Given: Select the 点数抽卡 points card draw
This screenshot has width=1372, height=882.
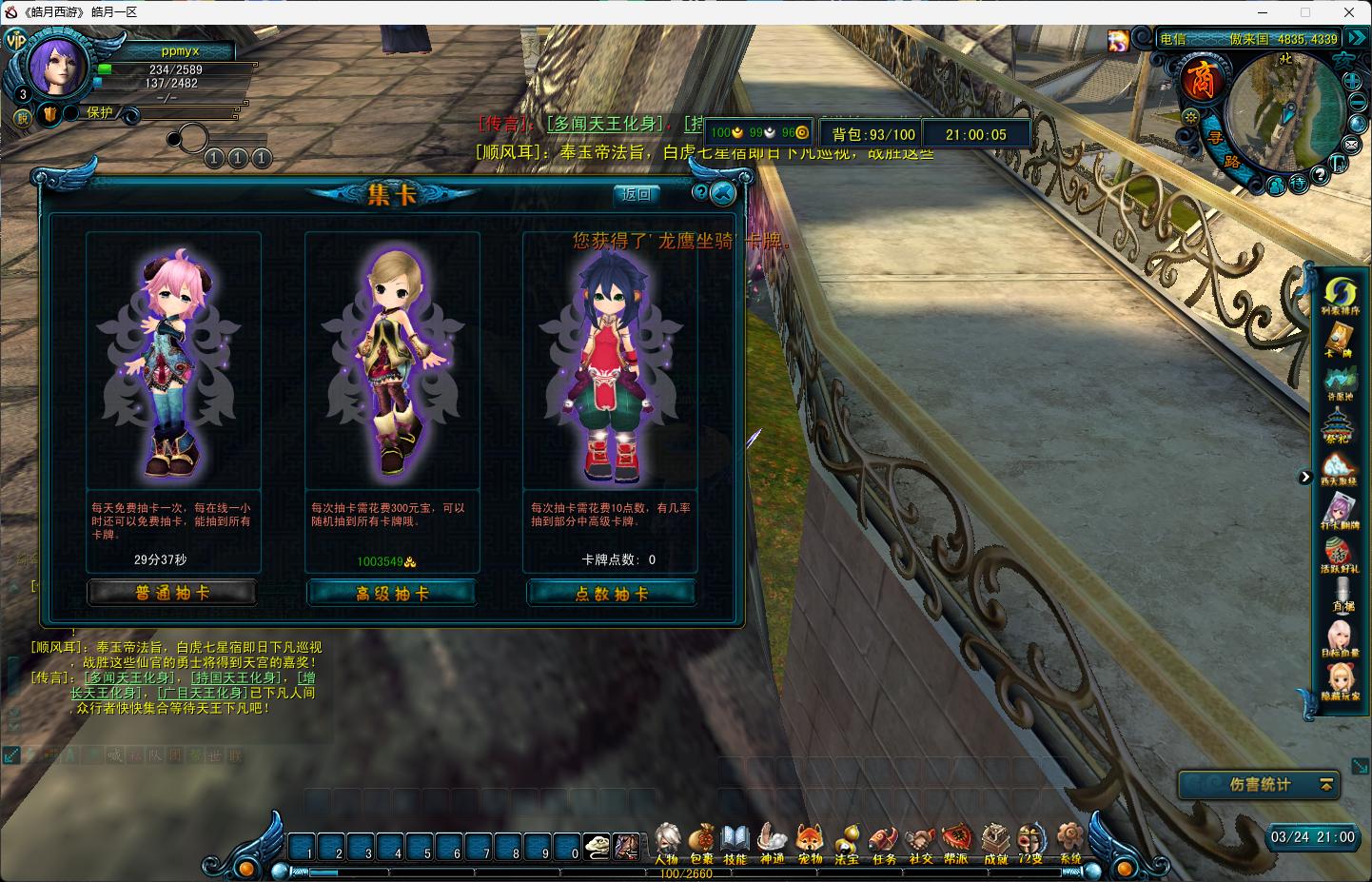Looking at the screenshot, I should click(611, 593).
